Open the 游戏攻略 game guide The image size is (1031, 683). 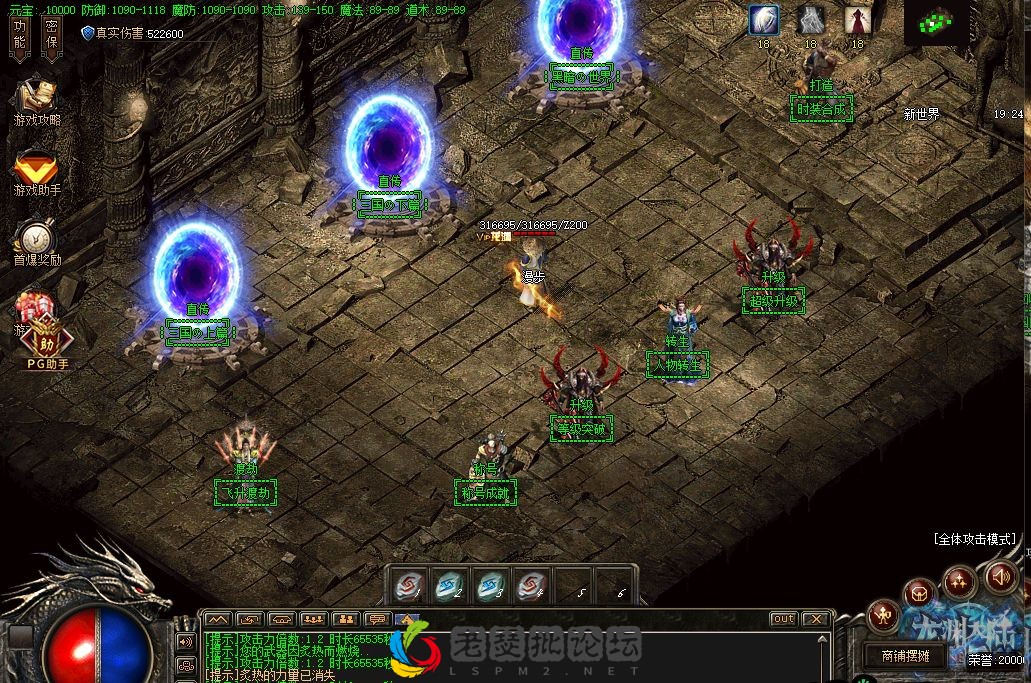pos(37,101)
